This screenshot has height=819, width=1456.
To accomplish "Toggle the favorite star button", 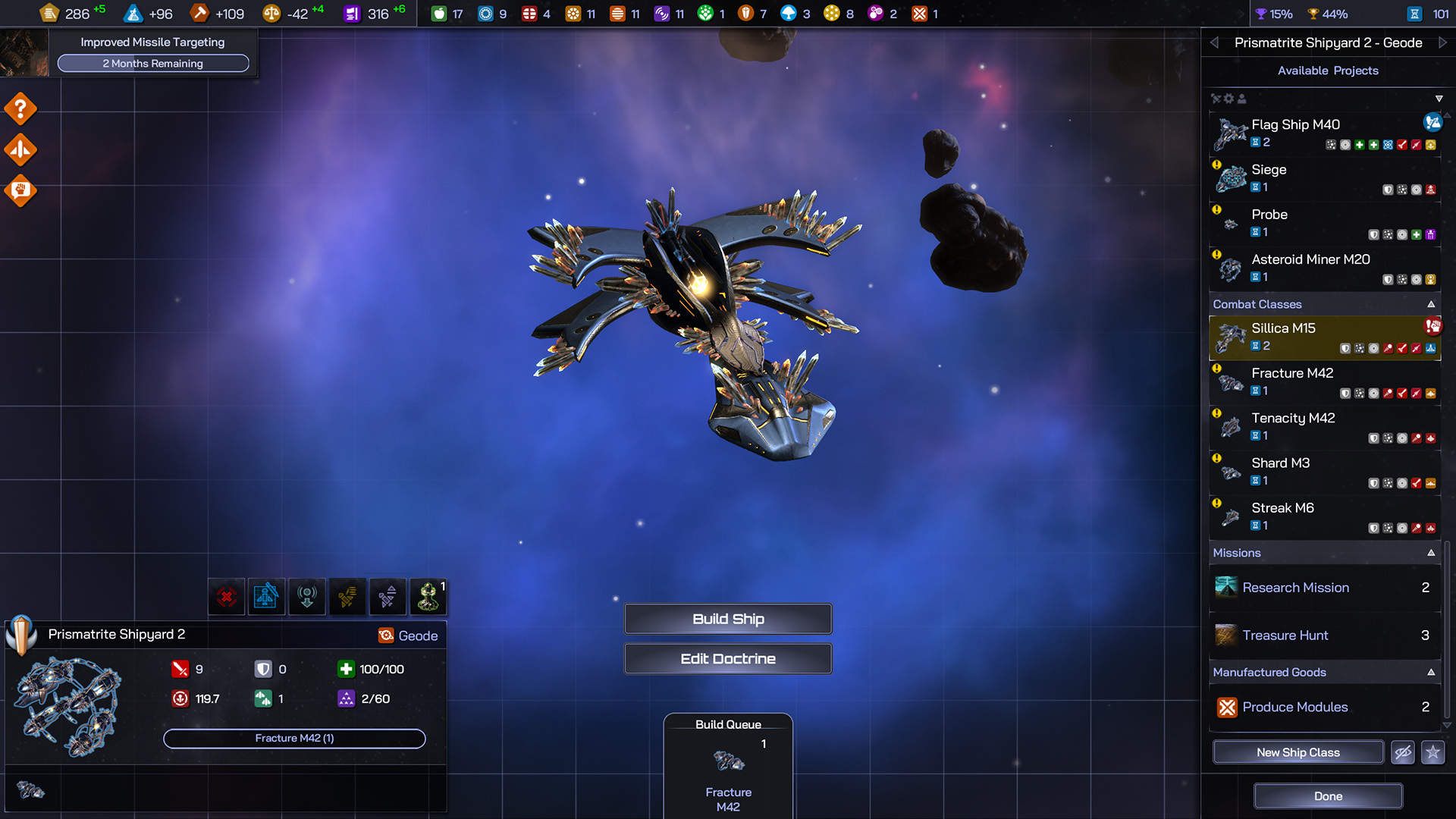I will coord(1432,752).
